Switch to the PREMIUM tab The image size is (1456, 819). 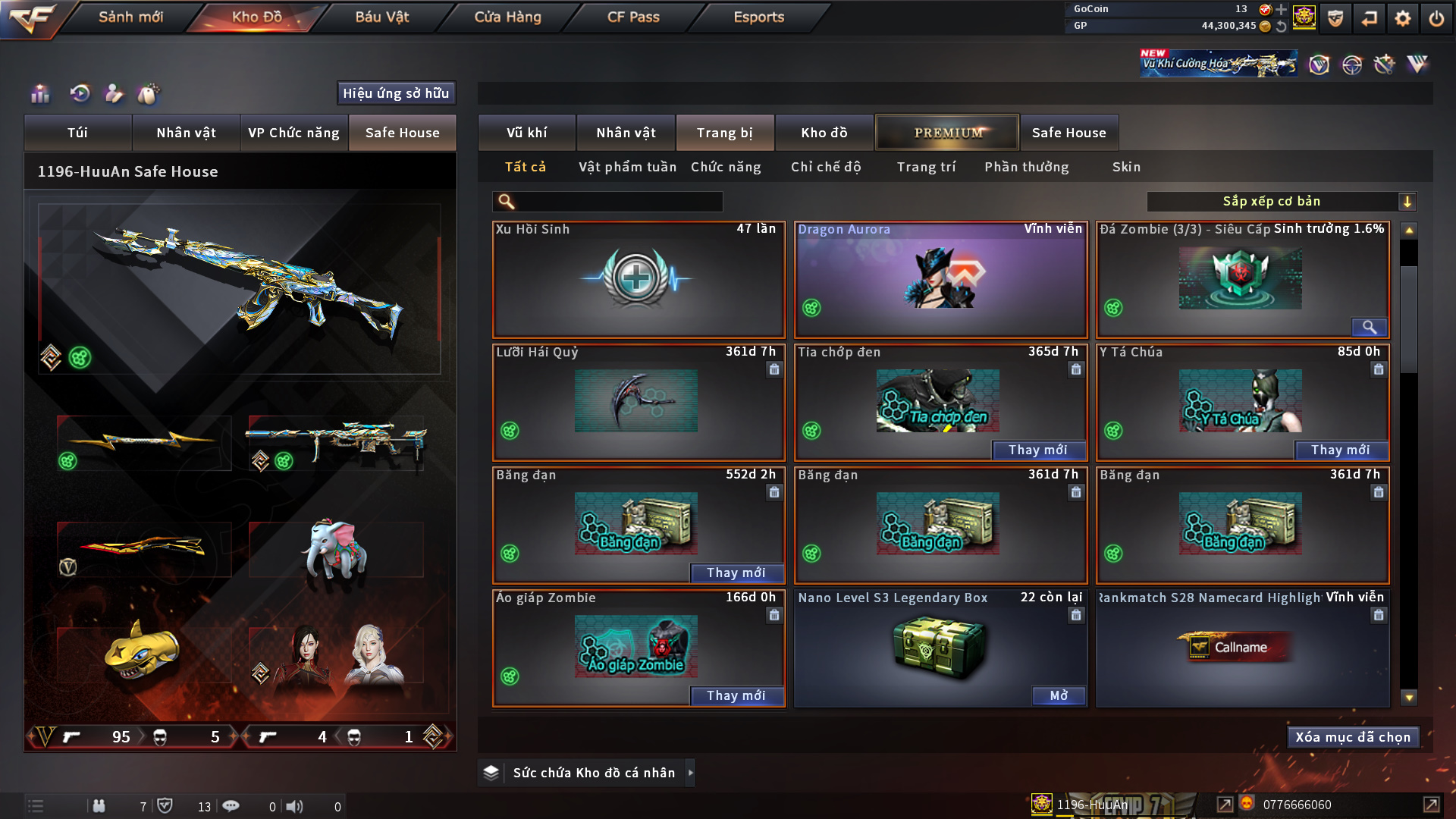coord(947,133)
